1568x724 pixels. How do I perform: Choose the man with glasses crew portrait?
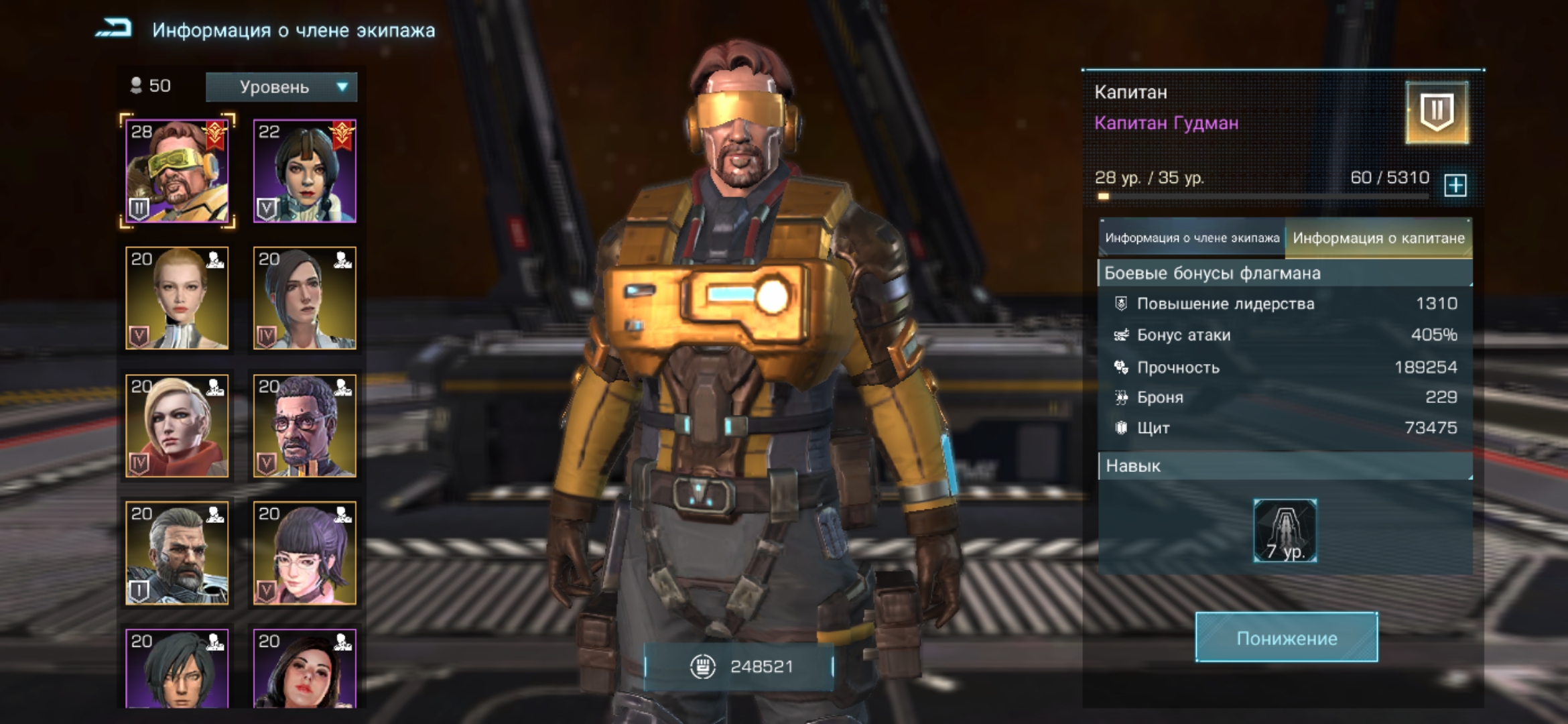(x=305, y=426)
